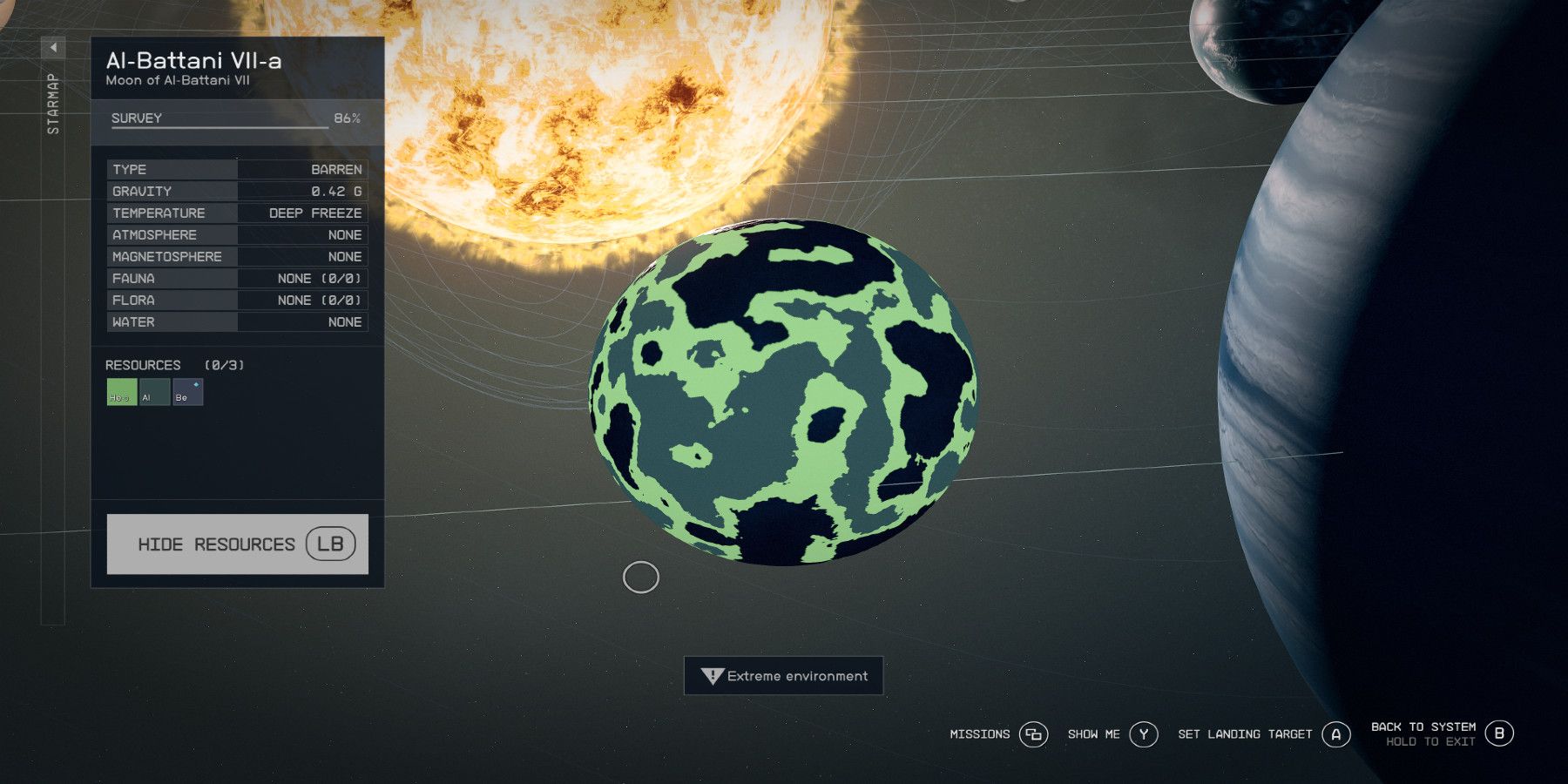Viewport: 1568px width, 784px height.
Task: Click the warning triangle on Extreme environment
Action: (x=711, y=675)
